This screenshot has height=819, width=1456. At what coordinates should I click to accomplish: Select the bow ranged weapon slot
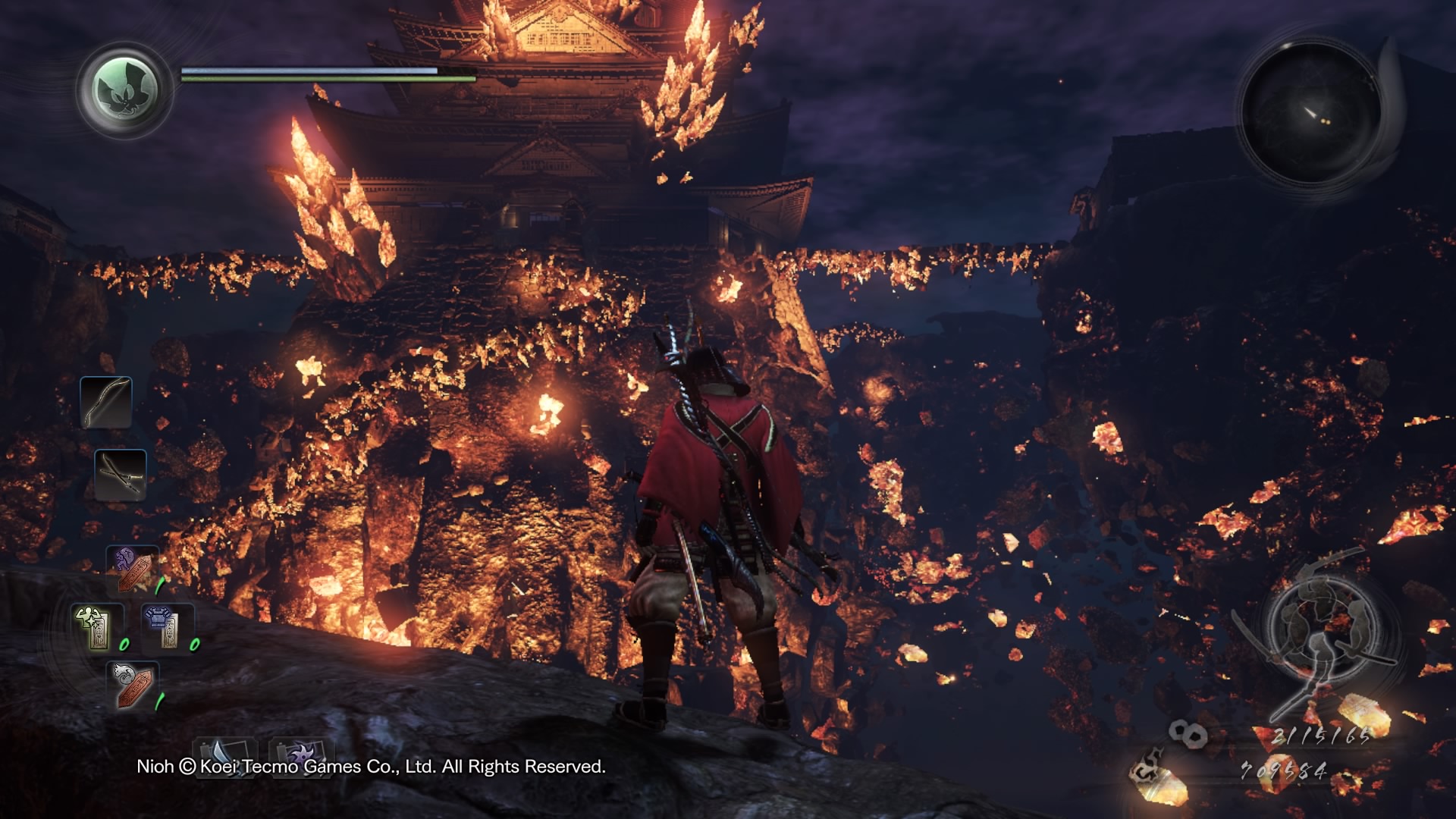tap(106, 402)
